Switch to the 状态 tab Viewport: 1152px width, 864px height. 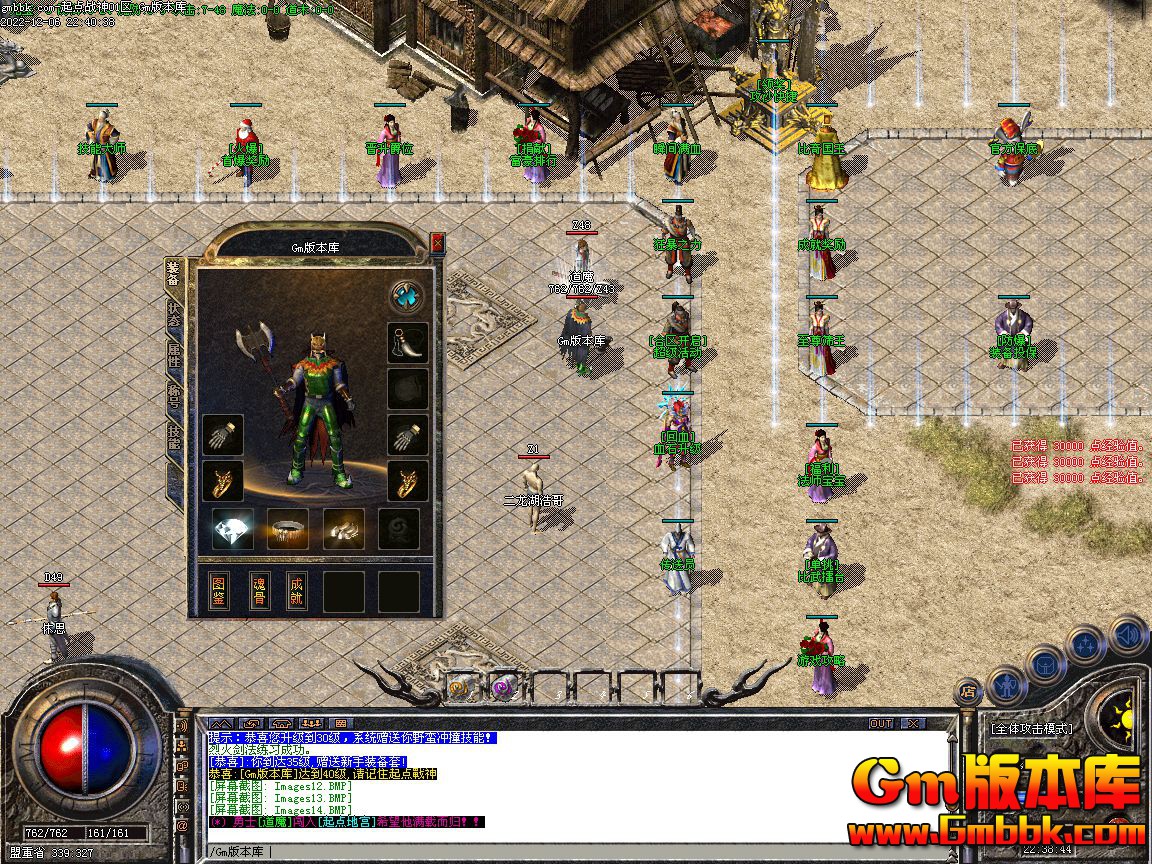pyautogui.click(x=174, y=315)
